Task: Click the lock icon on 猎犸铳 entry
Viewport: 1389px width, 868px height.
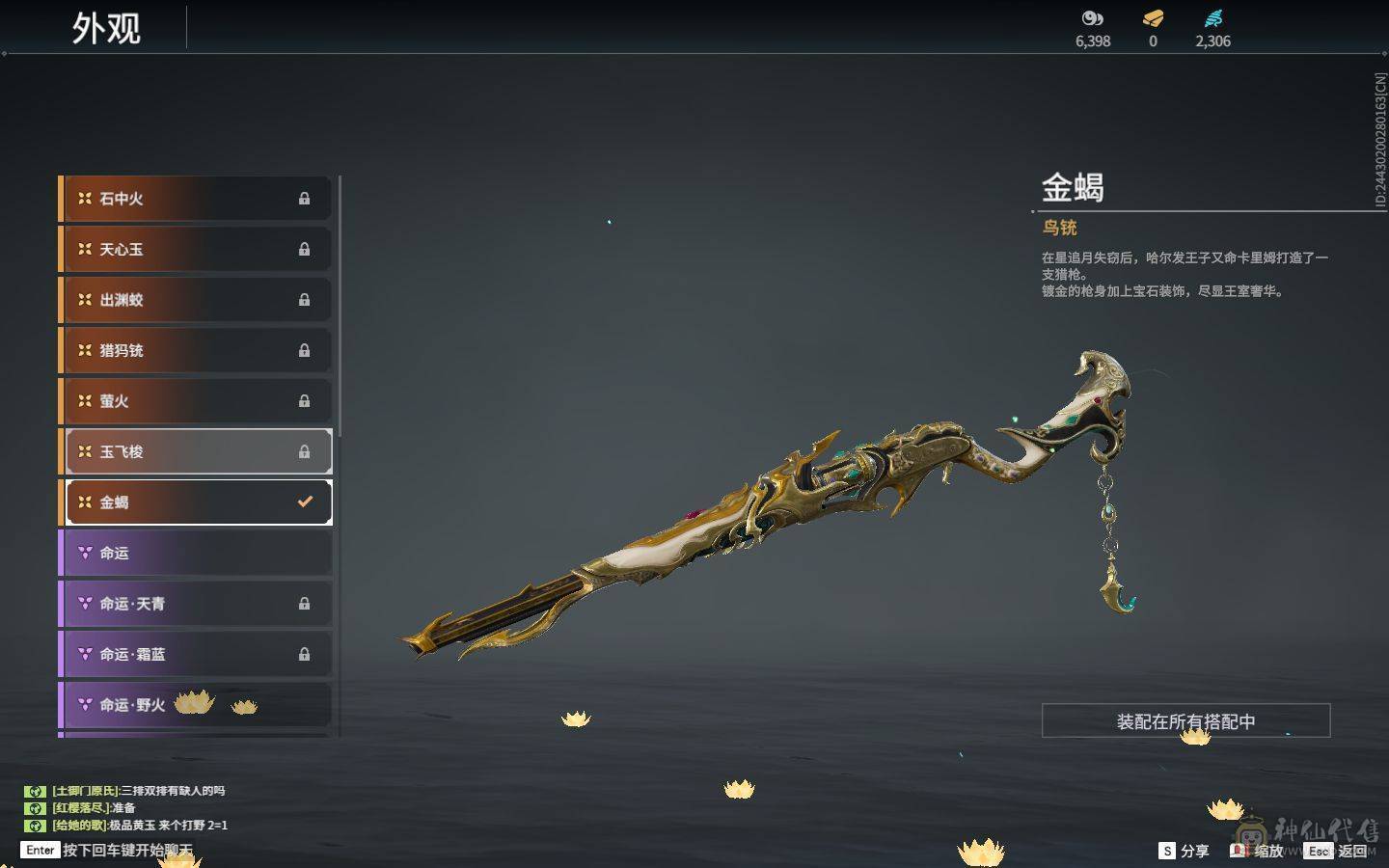Action: 305,350
